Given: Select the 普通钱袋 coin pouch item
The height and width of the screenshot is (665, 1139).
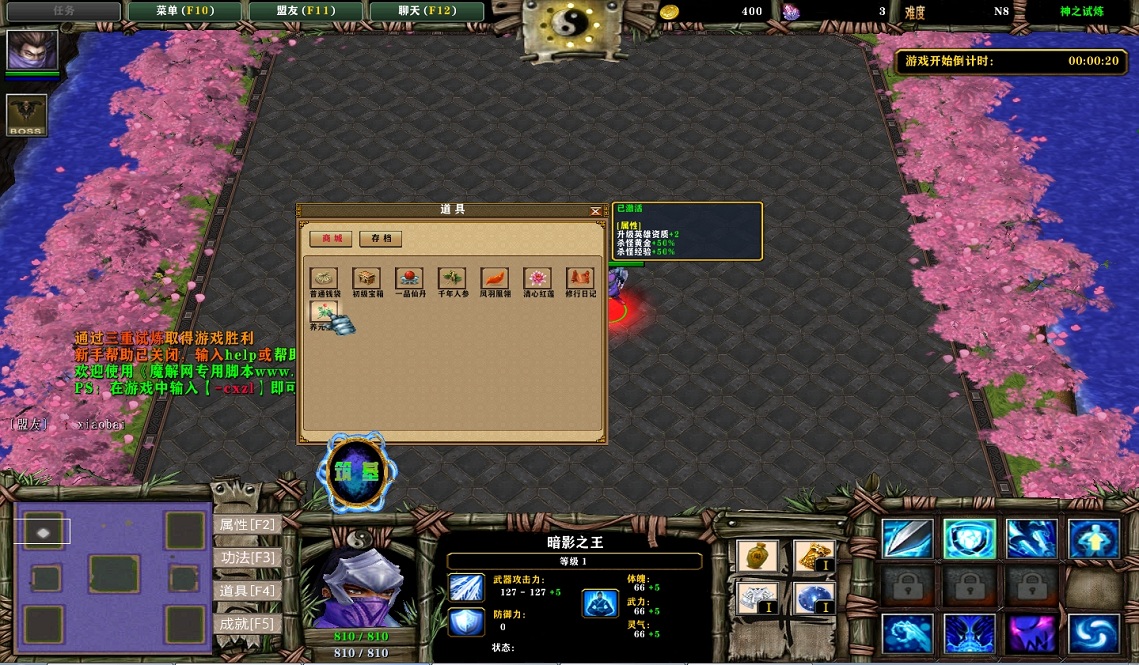Looking at the screenshot, I should tap(324, 278).
